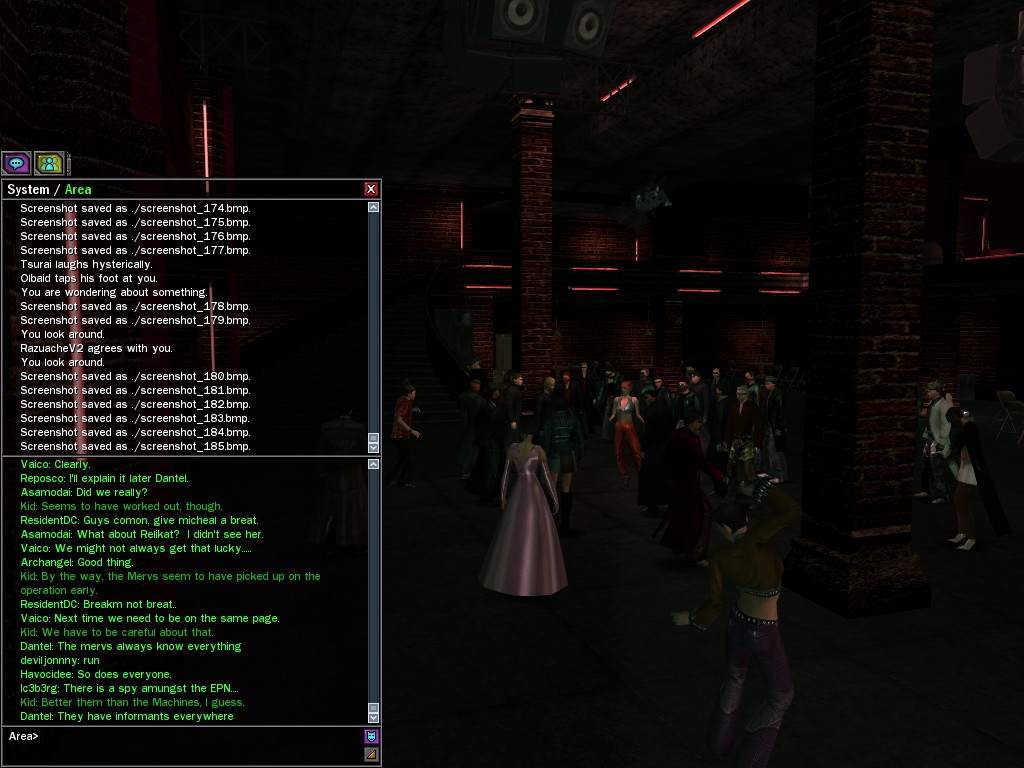Screen dimensions: 1024x768
Task: Switch to the System chat channel label
Action: click(28, 189)
